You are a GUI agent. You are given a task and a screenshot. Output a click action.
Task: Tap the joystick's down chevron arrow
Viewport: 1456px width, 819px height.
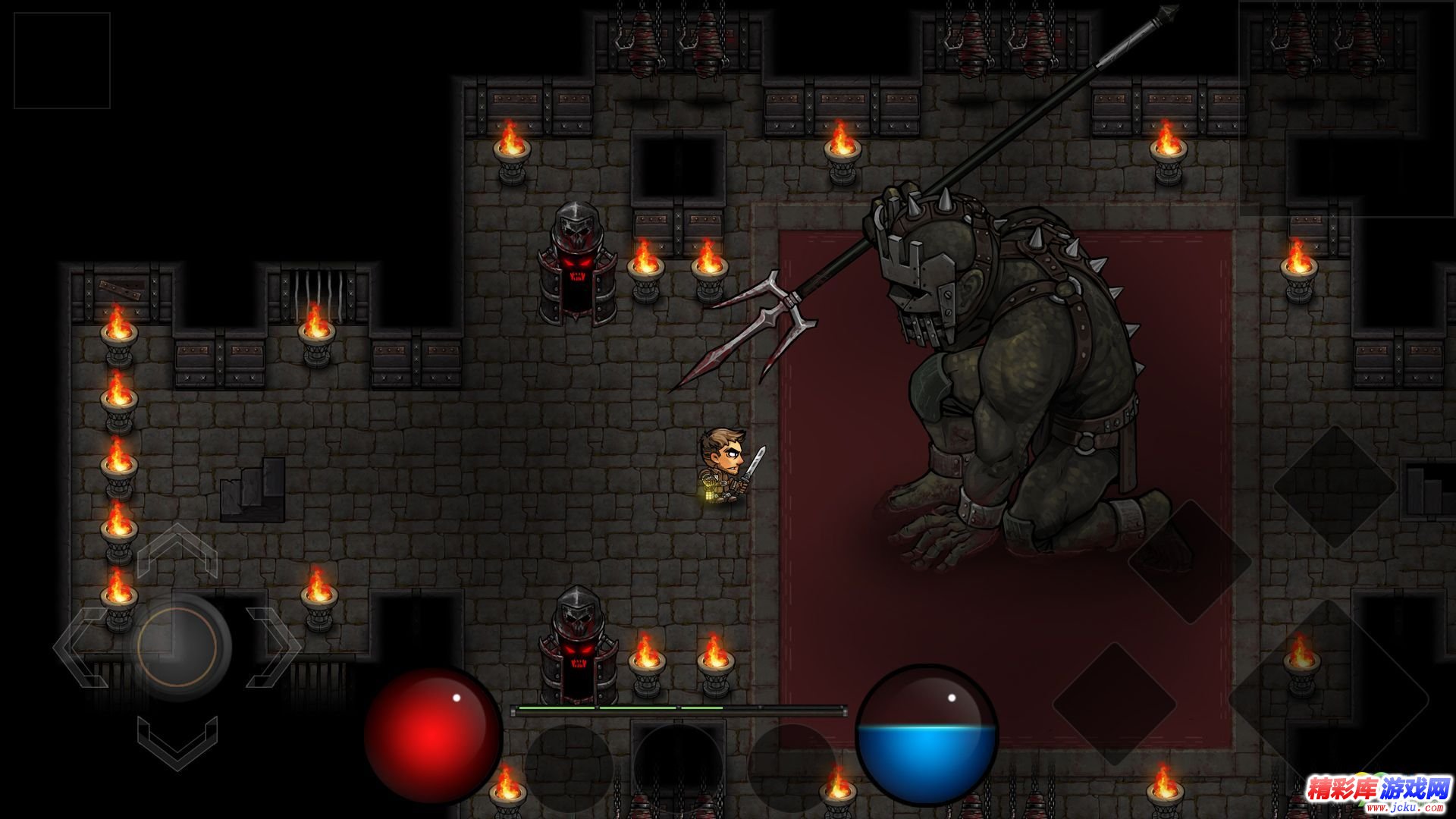click(x=177, y=743)
